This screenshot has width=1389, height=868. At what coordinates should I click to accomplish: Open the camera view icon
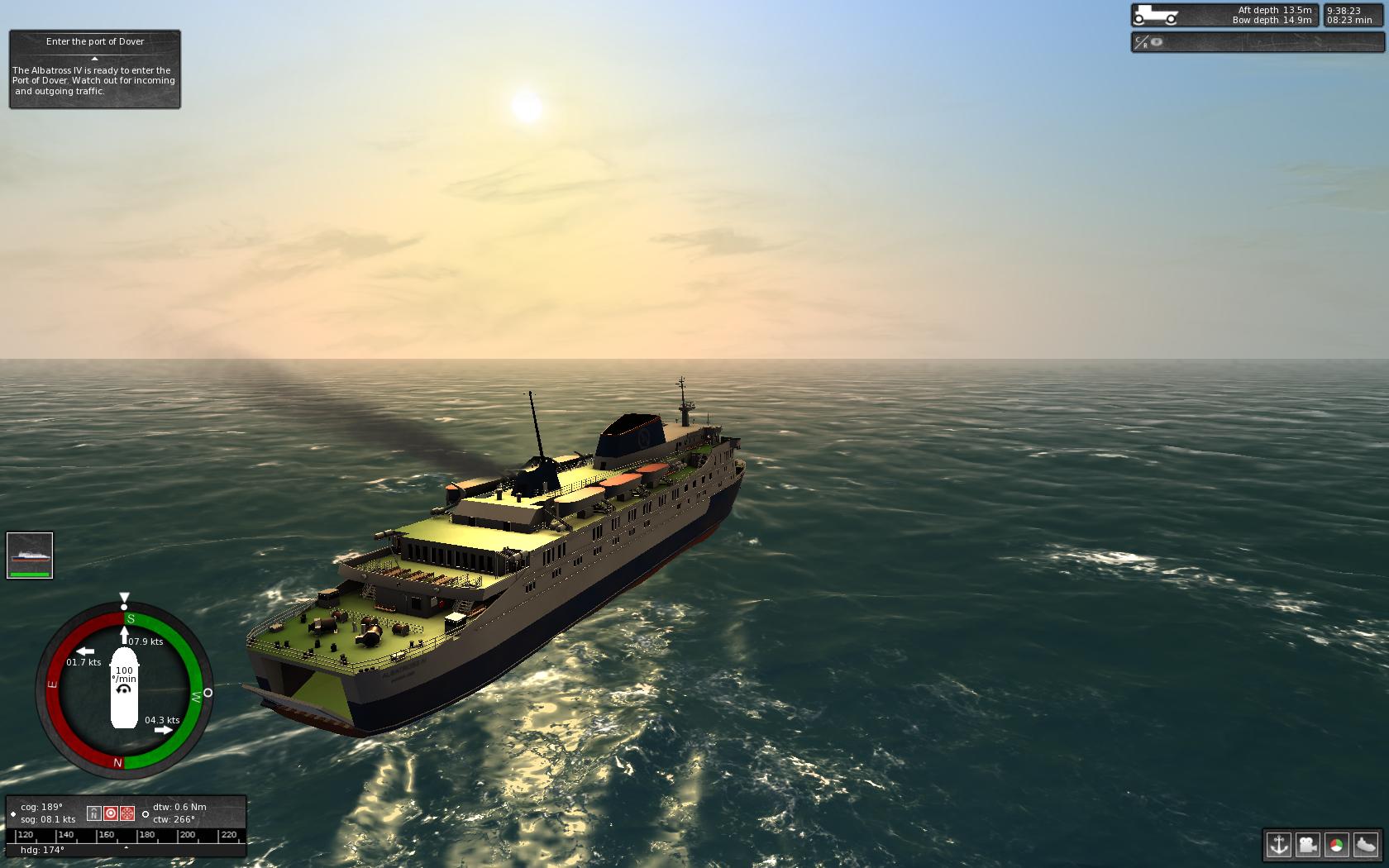click(x=1306, y=846)
